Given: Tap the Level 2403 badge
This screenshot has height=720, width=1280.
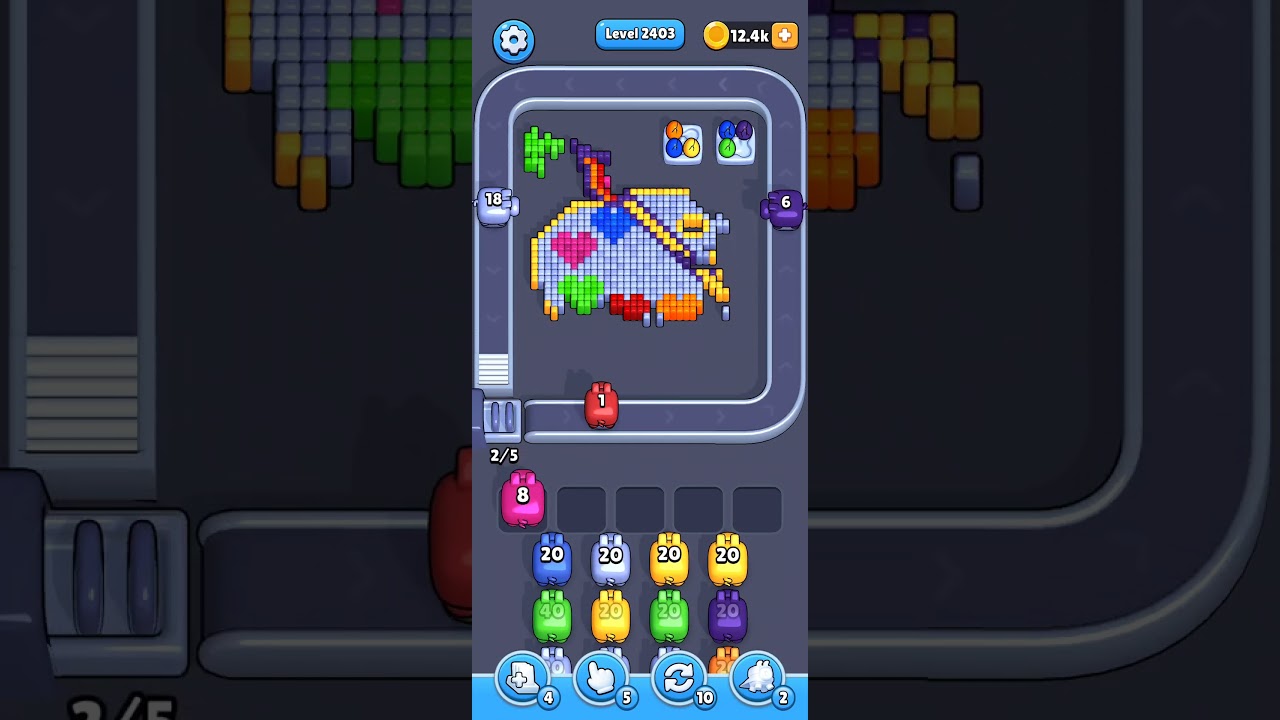Looking at the screenshot, I should [x=640, y=33].
